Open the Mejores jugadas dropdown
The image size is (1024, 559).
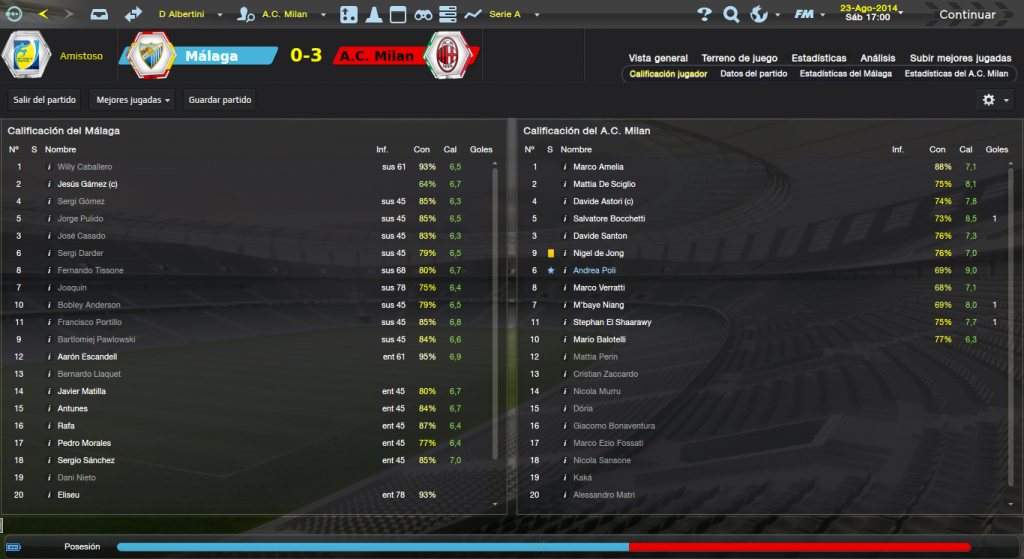[133, 100]
